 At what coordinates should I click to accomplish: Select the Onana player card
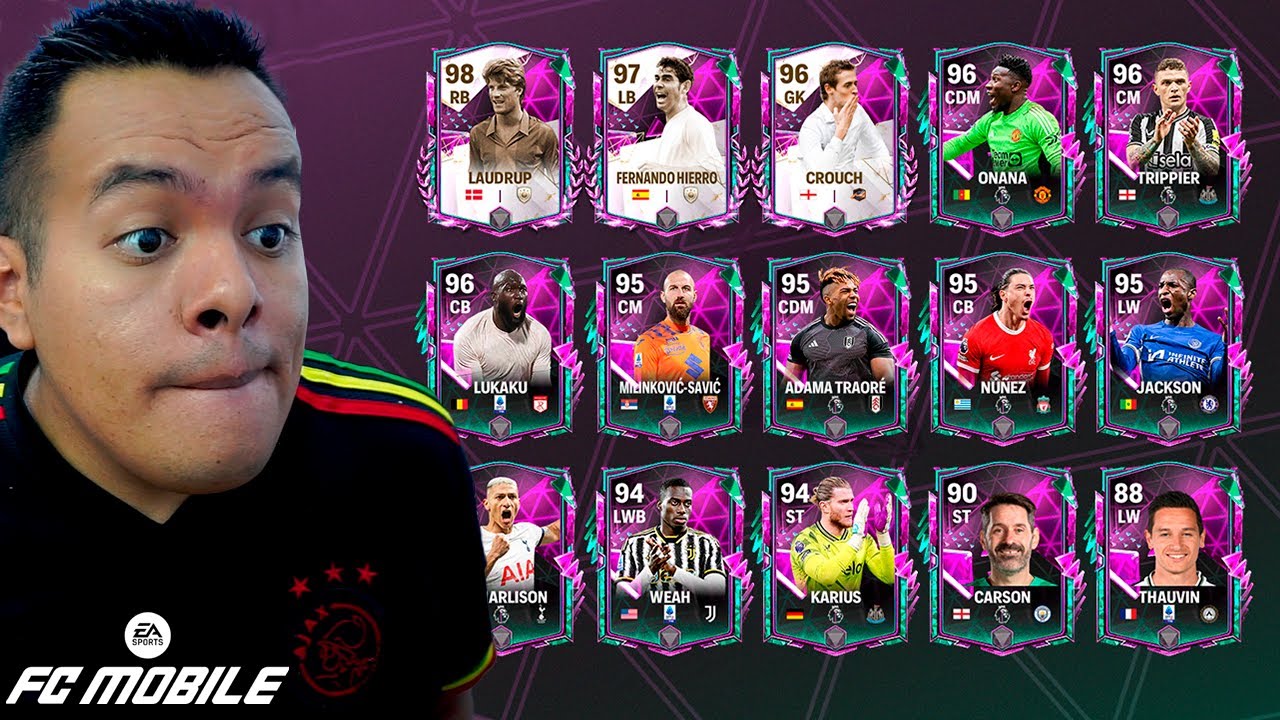click(x=1002, y=135)
